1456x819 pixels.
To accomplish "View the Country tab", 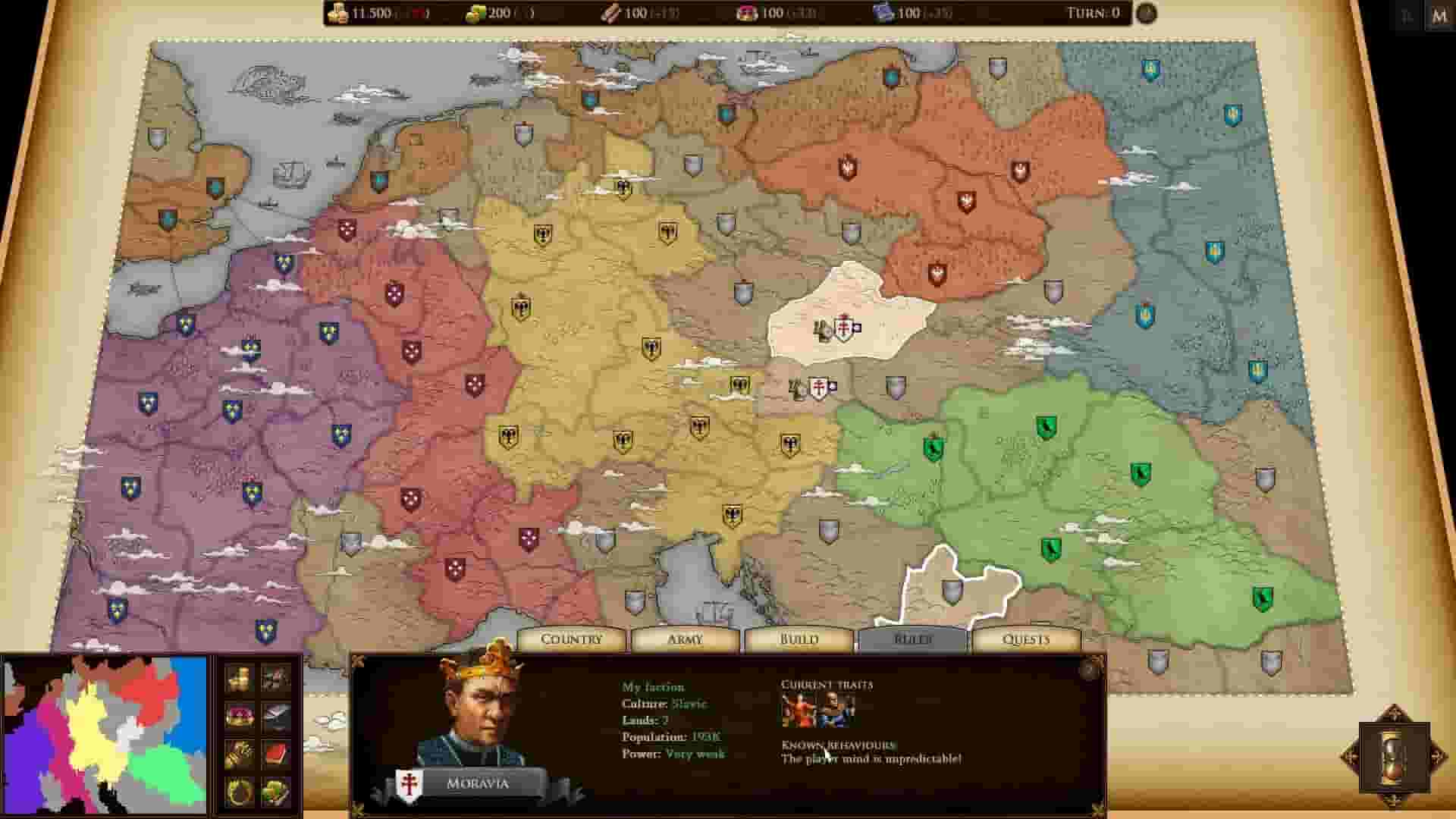I will [x=571, y=639].
